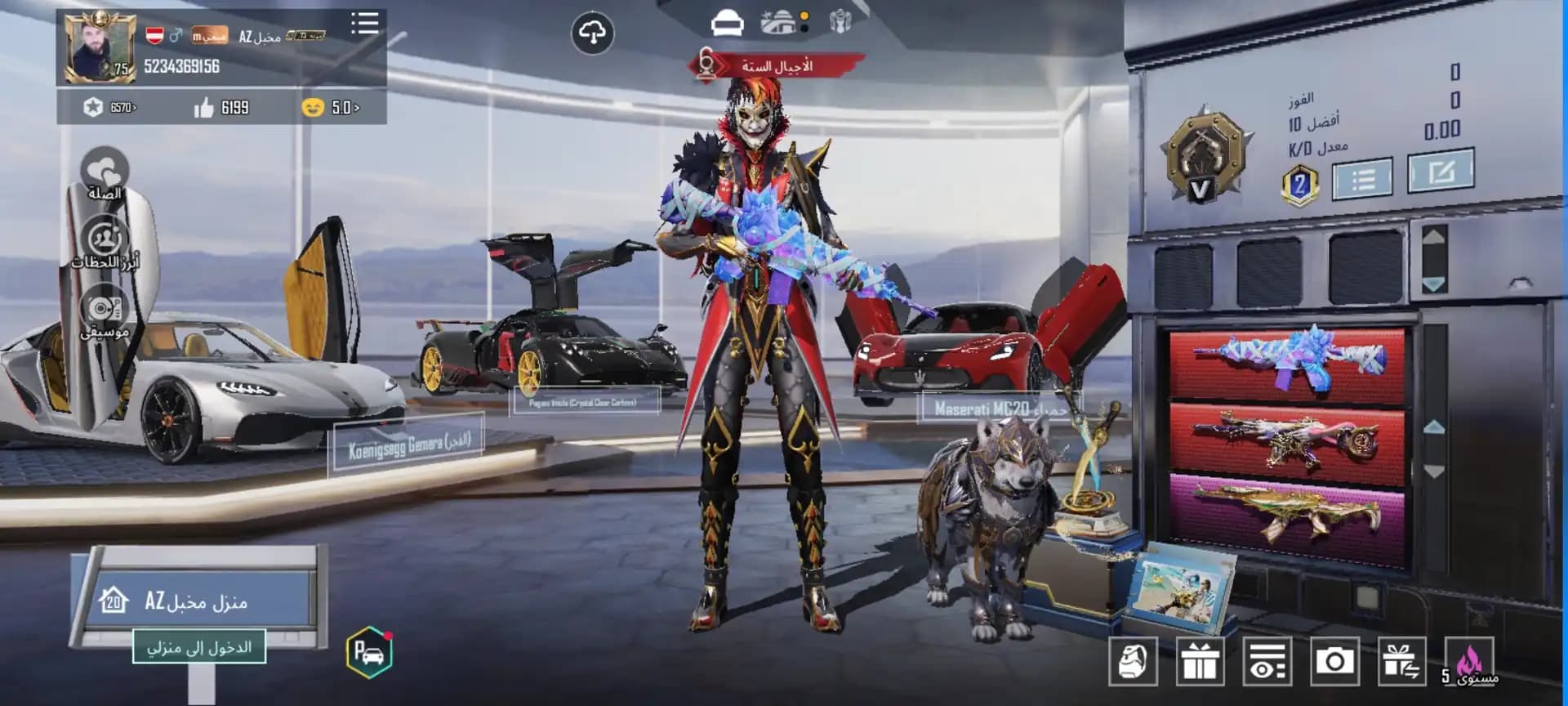The width and height of the screenshot is (1568, 706).
Task: Open the helmet outfit icon at top
Action: [727, 25]
